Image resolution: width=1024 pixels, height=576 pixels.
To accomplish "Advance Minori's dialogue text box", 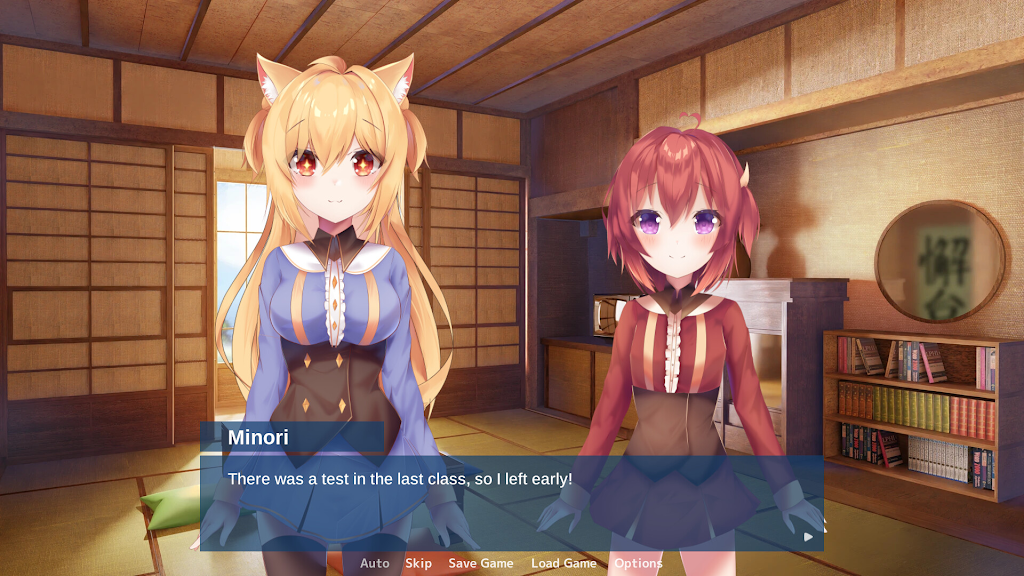I will 511,502.
